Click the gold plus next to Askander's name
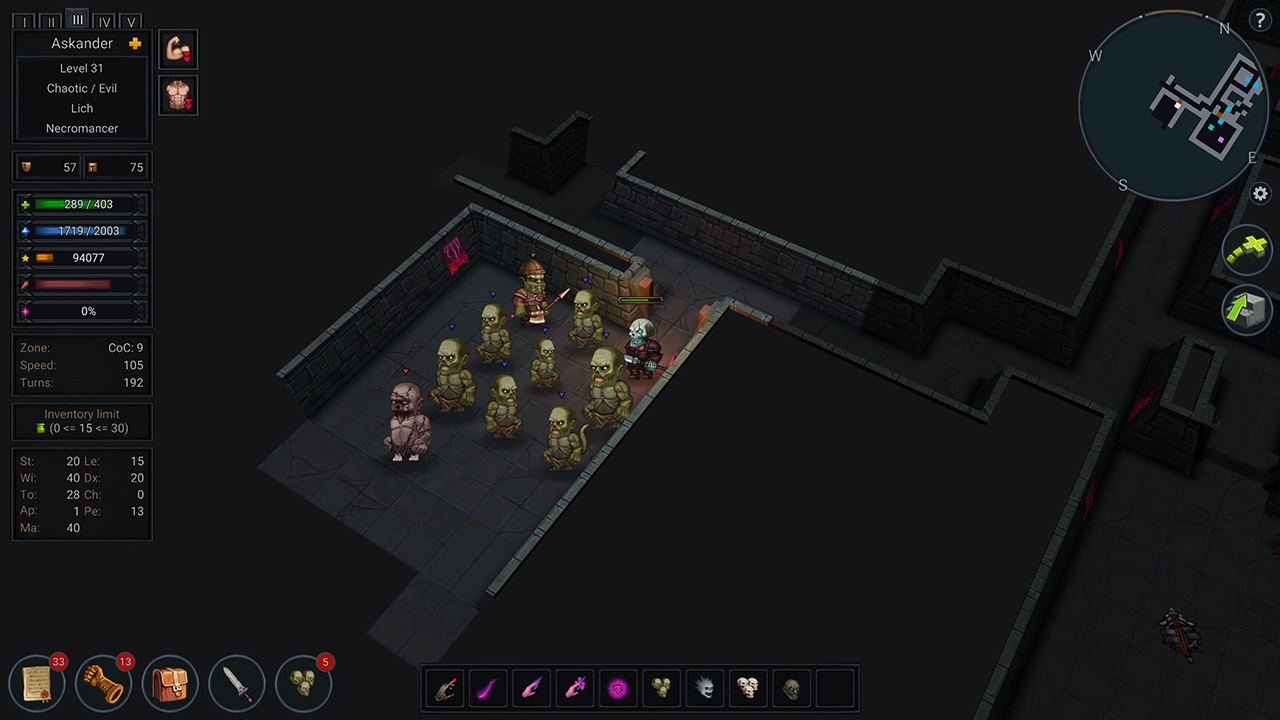Screen dimensions: 1280x720 point(135,43)
